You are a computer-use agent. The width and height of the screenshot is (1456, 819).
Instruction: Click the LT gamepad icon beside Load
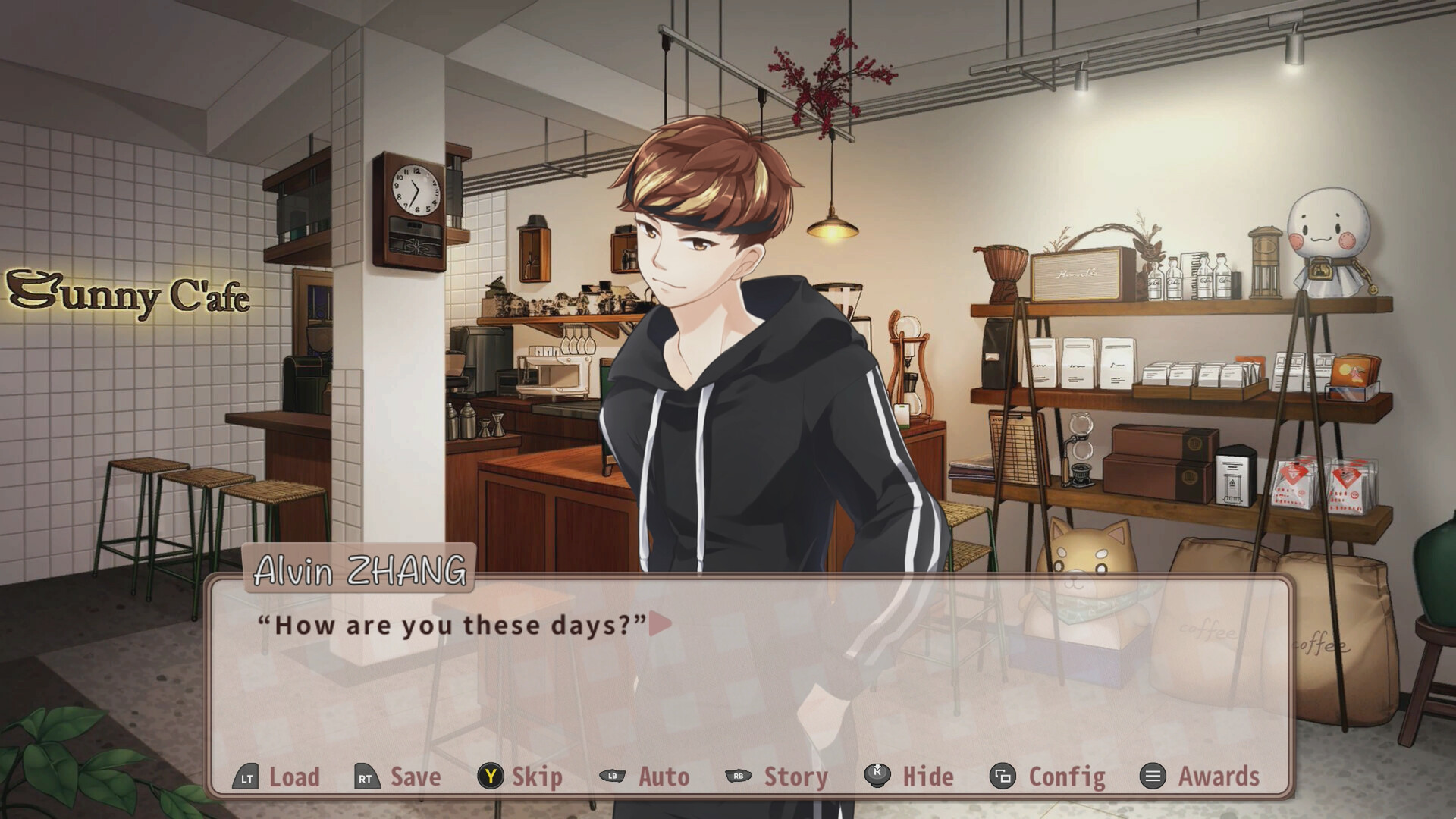coord(244,777)
